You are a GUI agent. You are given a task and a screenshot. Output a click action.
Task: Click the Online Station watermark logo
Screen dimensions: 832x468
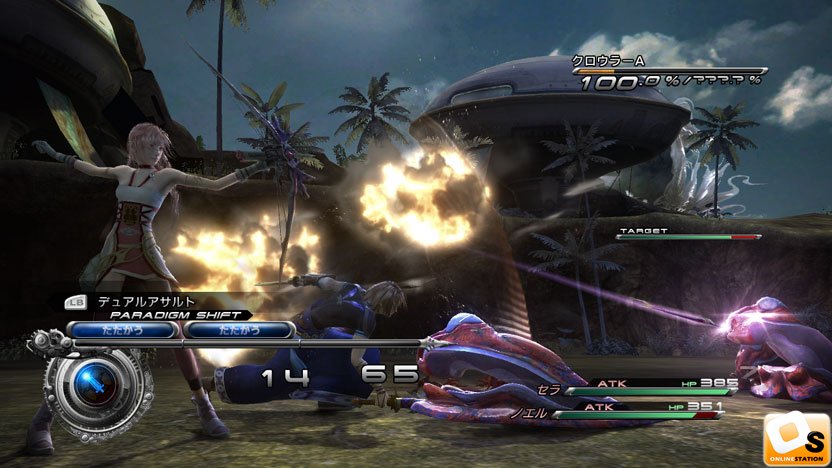pyautogui.click(x=797, y=438)
